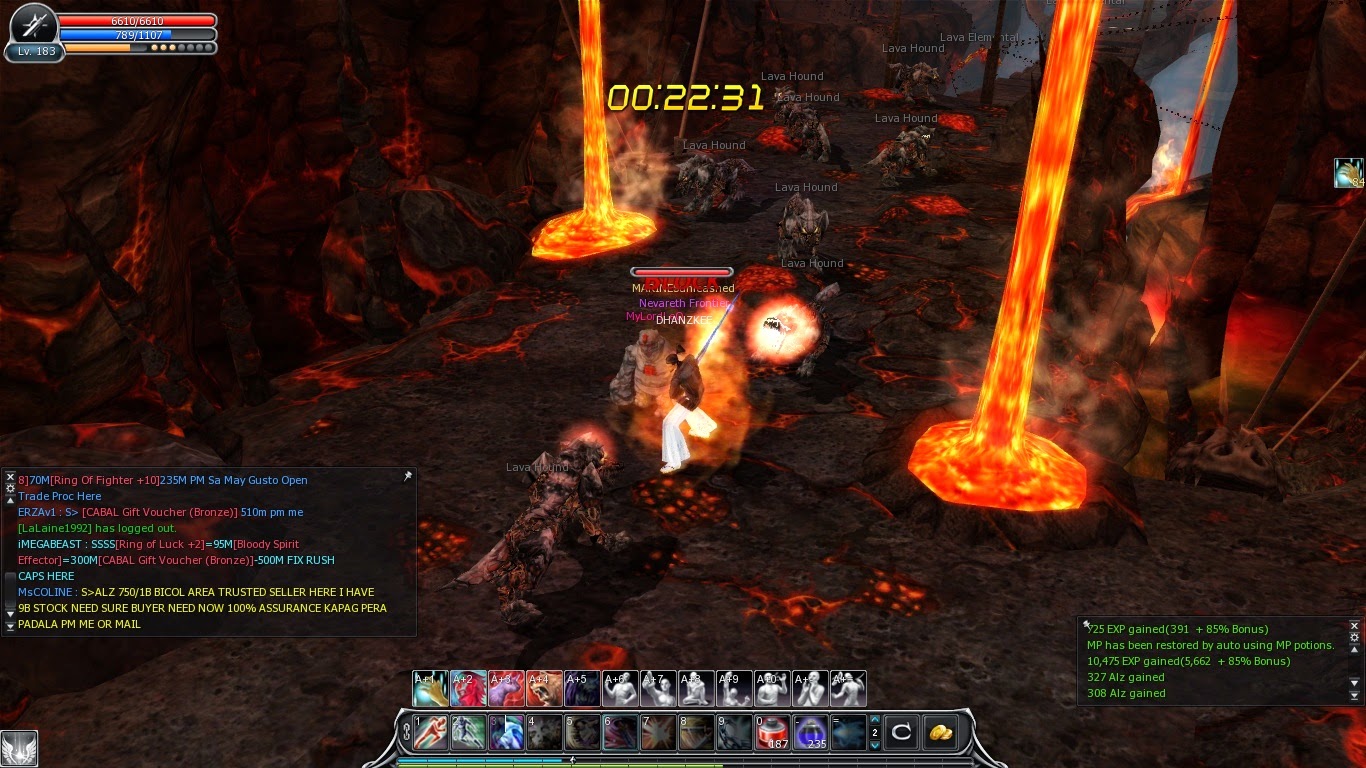The width and height of the screenshot is (1366, 768).
Task: Click the winged emblem icon in the corner
Action: point(19,748)
